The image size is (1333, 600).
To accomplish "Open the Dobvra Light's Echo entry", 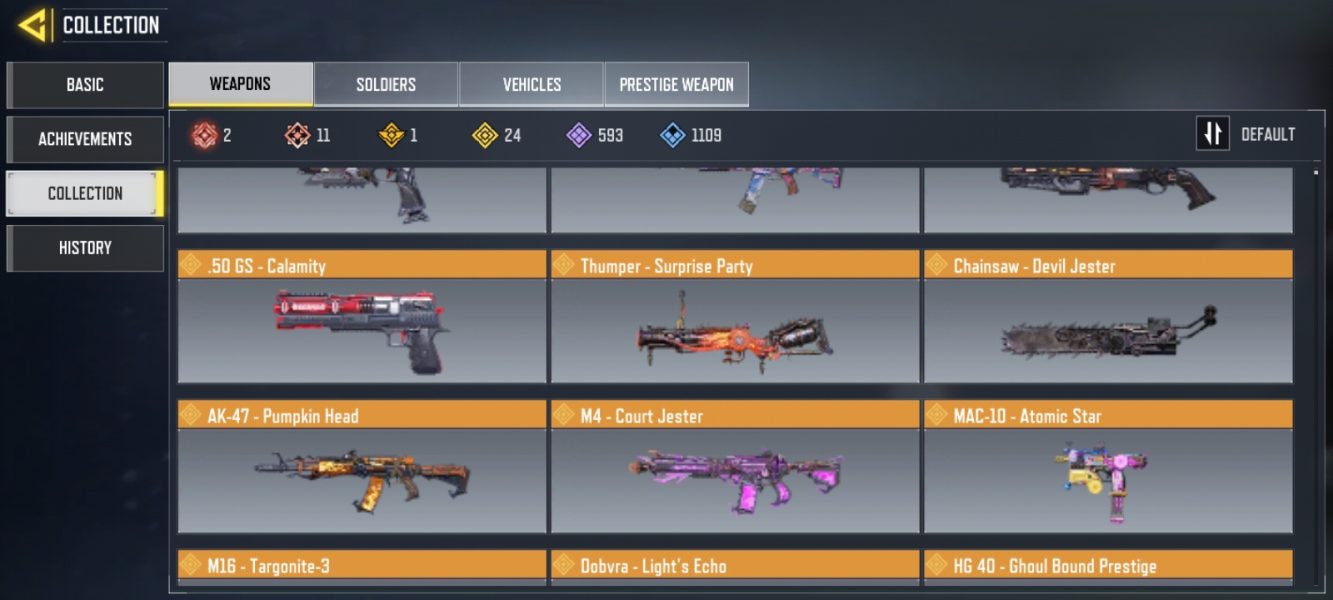I will point(735,567).
